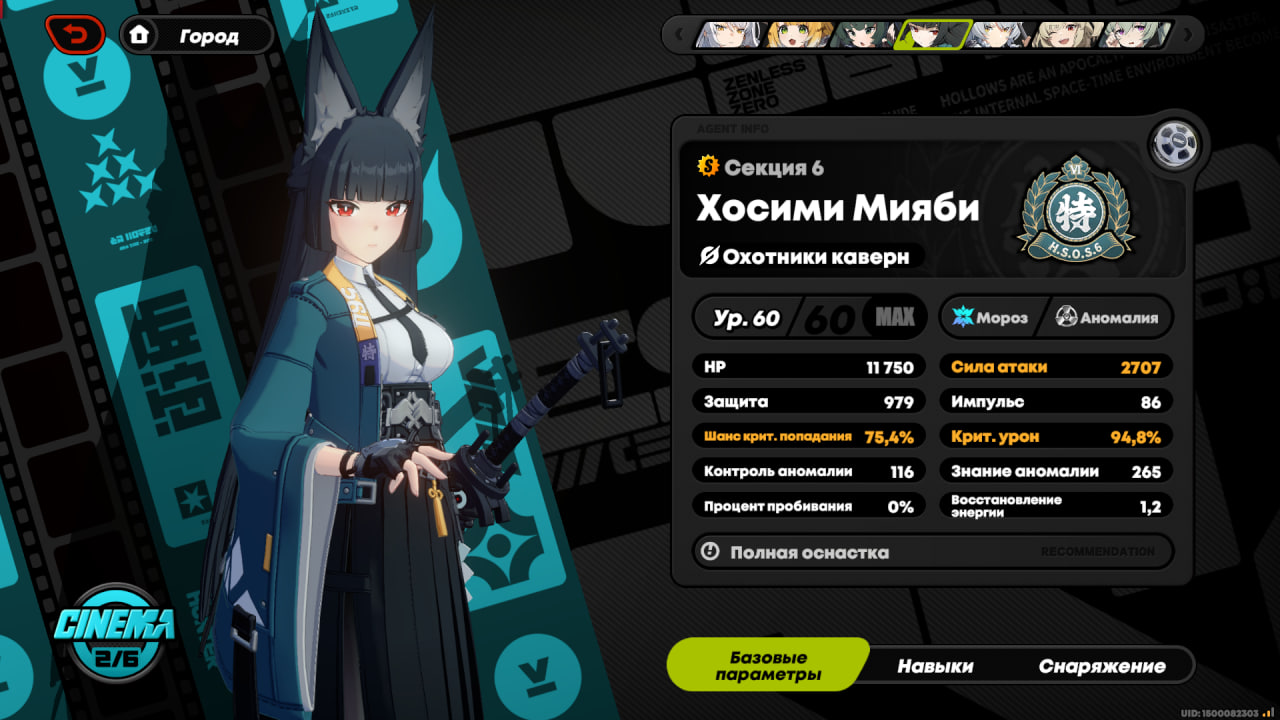
Task: Return to the Город home screen
Action: click(x=196, y=36)
